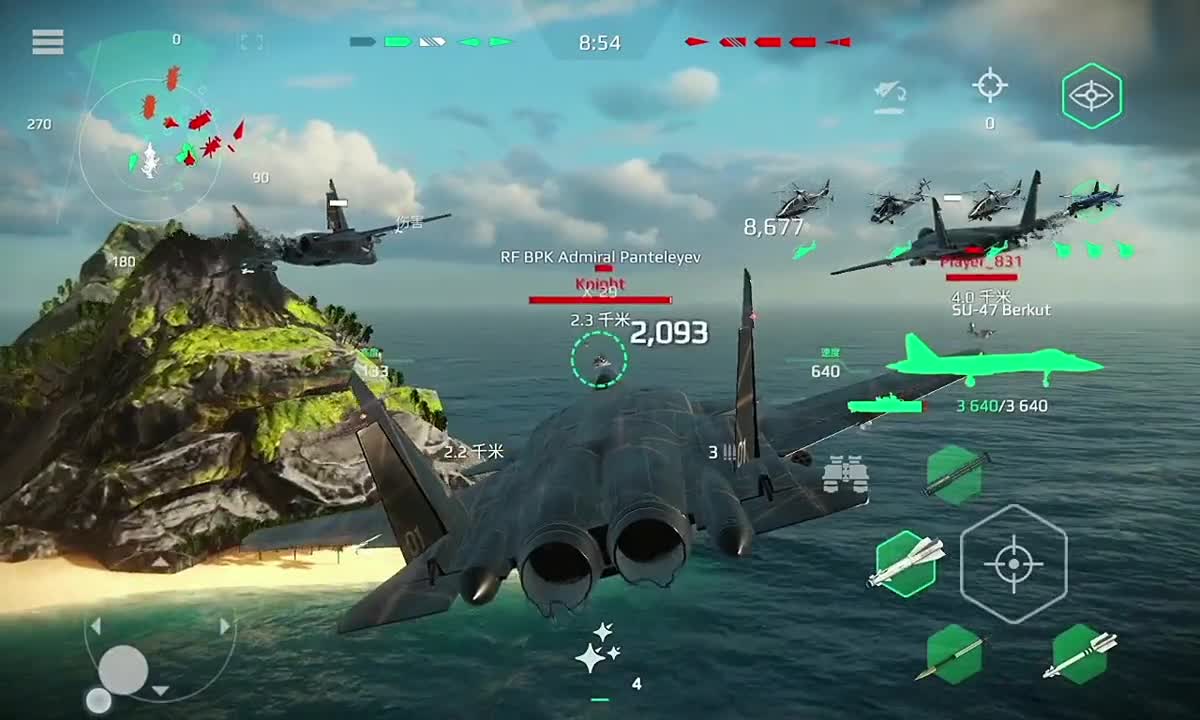Activate the aircraft return icon
Image resolution: width=1200 pixels, height=720 pixels.
[889, 97]
